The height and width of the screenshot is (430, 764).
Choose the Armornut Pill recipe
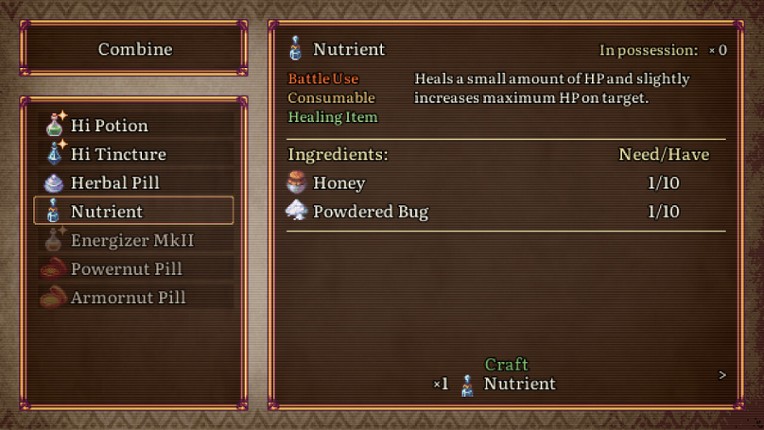point(134,297)
